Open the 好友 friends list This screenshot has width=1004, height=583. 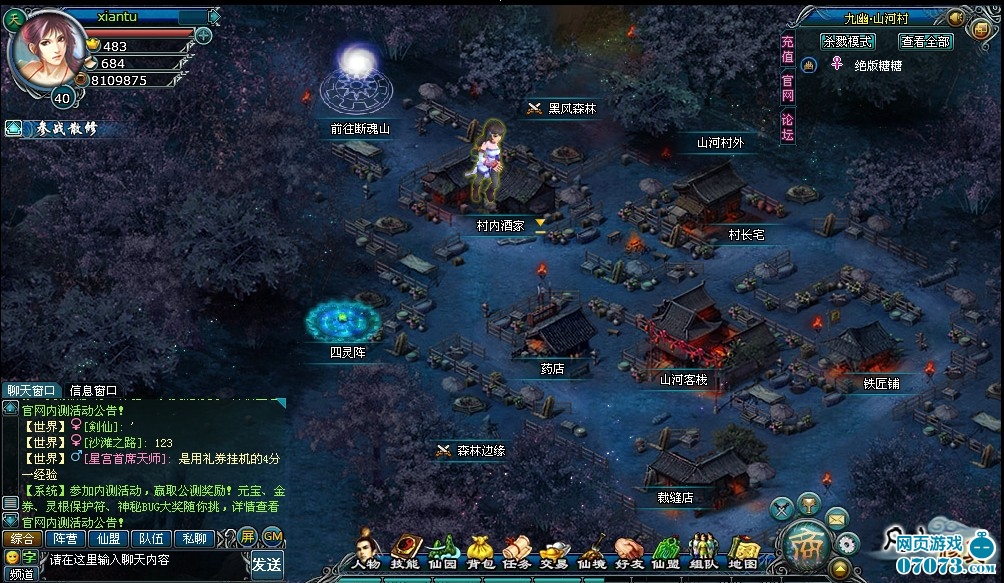[628, 552]
